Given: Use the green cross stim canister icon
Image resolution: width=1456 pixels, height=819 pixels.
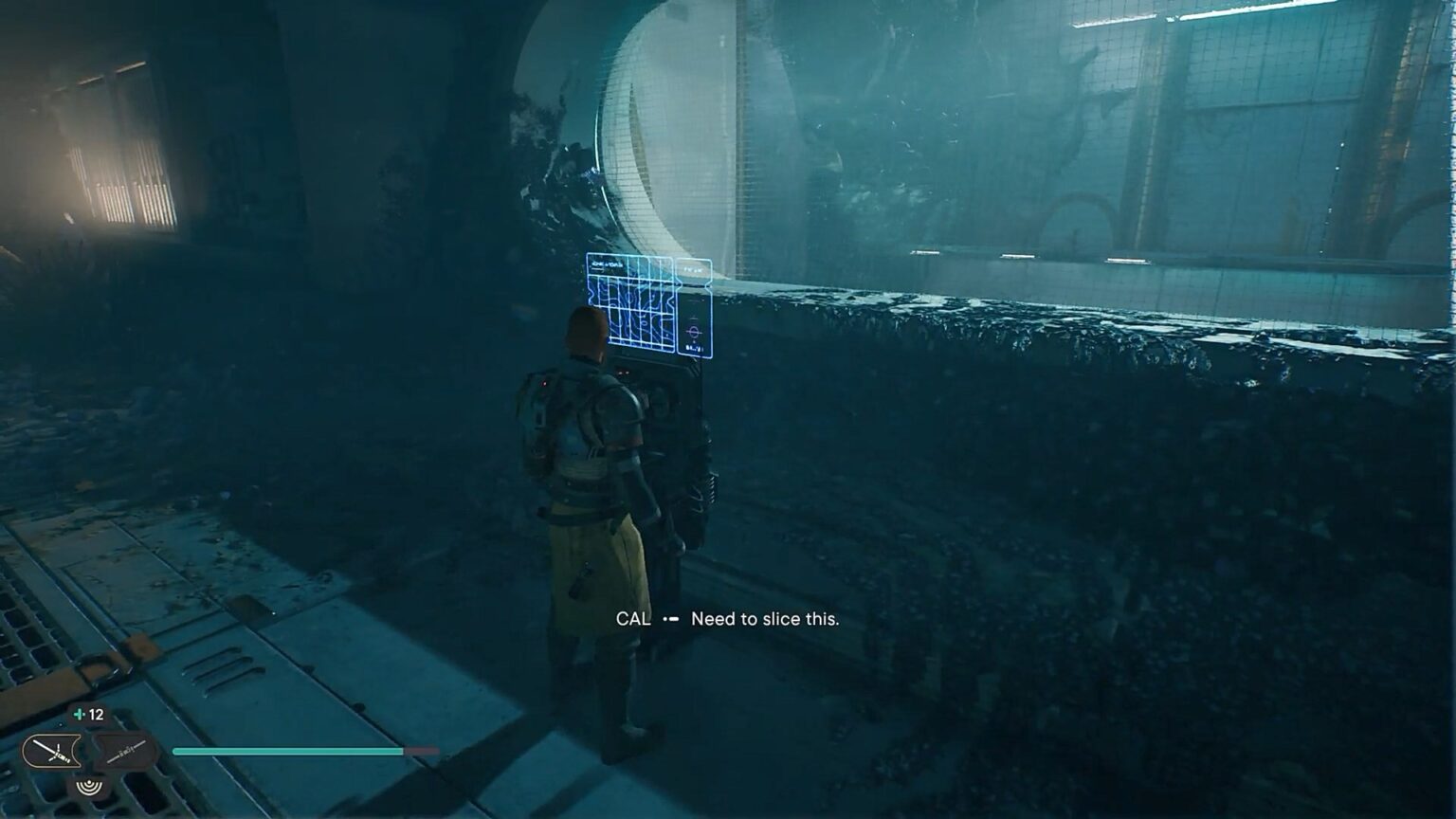Looking at the screenshot, I should [80, 715].
